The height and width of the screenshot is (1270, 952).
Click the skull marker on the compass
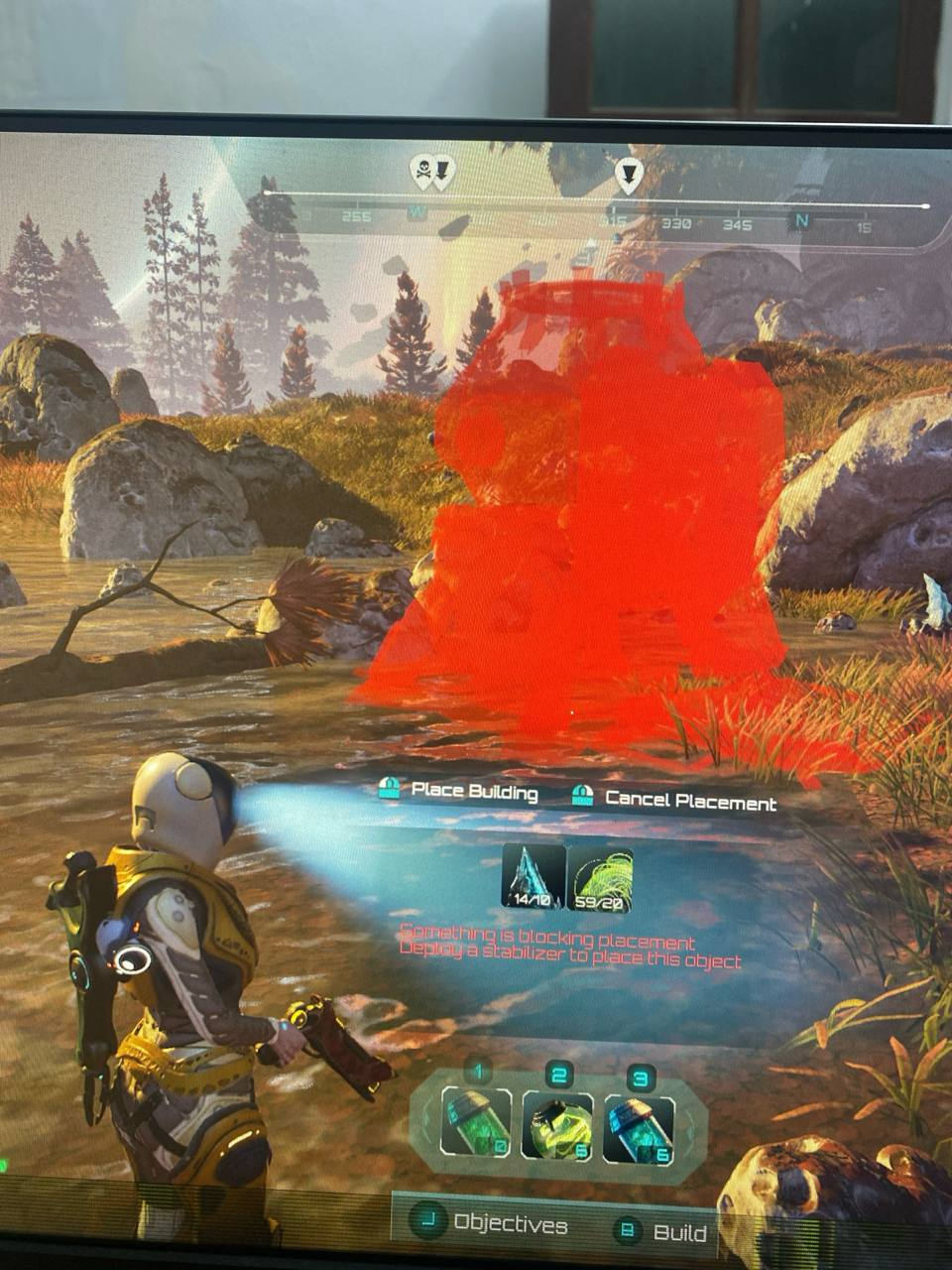[422, 171]
